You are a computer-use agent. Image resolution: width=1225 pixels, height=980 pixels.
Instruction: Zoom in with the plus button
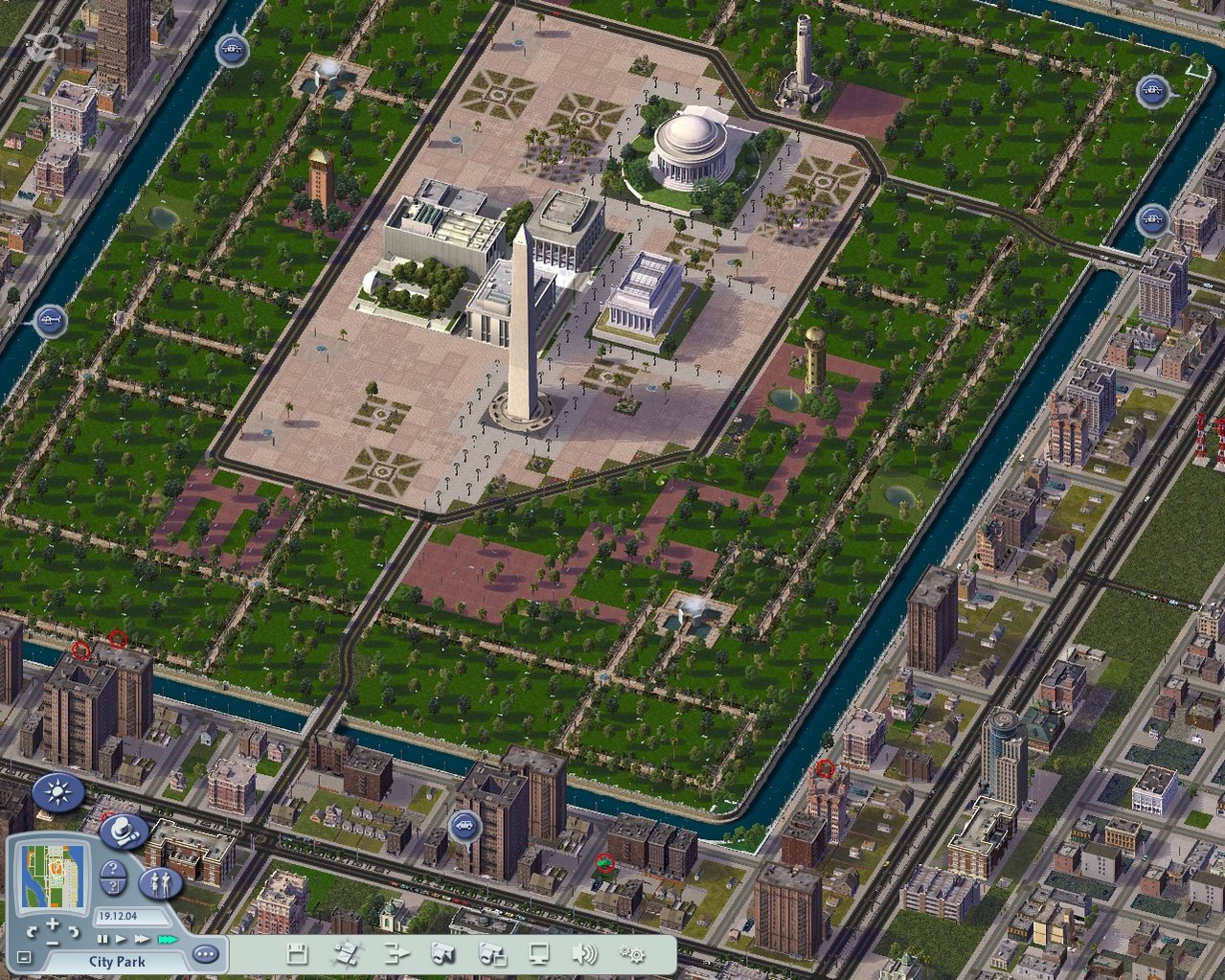click(52, 924)
